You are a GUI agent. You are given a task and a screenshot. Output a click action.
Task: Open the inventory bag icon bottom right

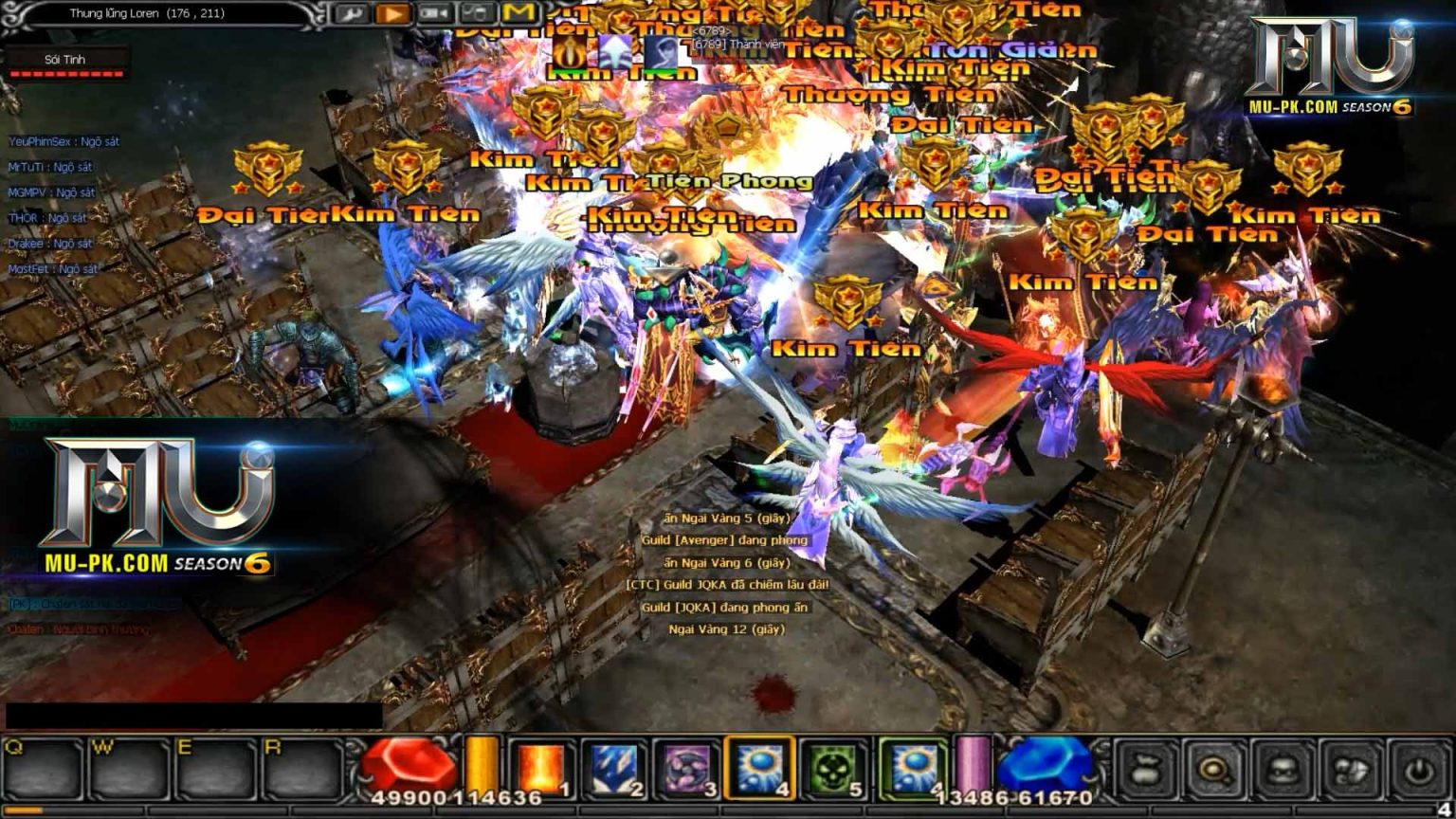tap(1144, 770)
